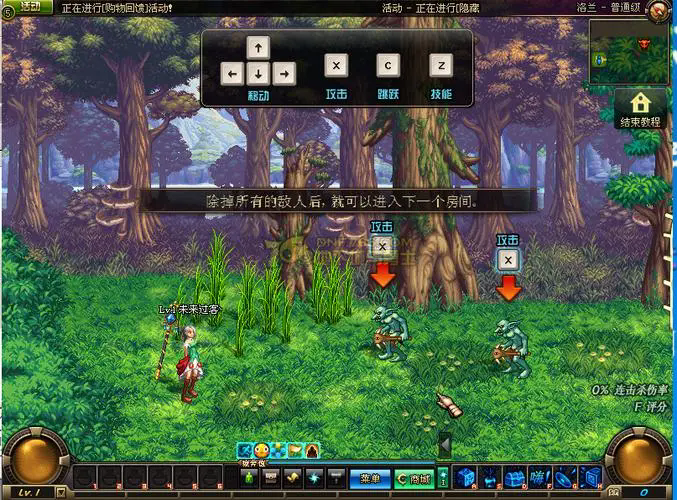Open the 商城 shop
The image size is (677, 500).
tap(413, 479)
